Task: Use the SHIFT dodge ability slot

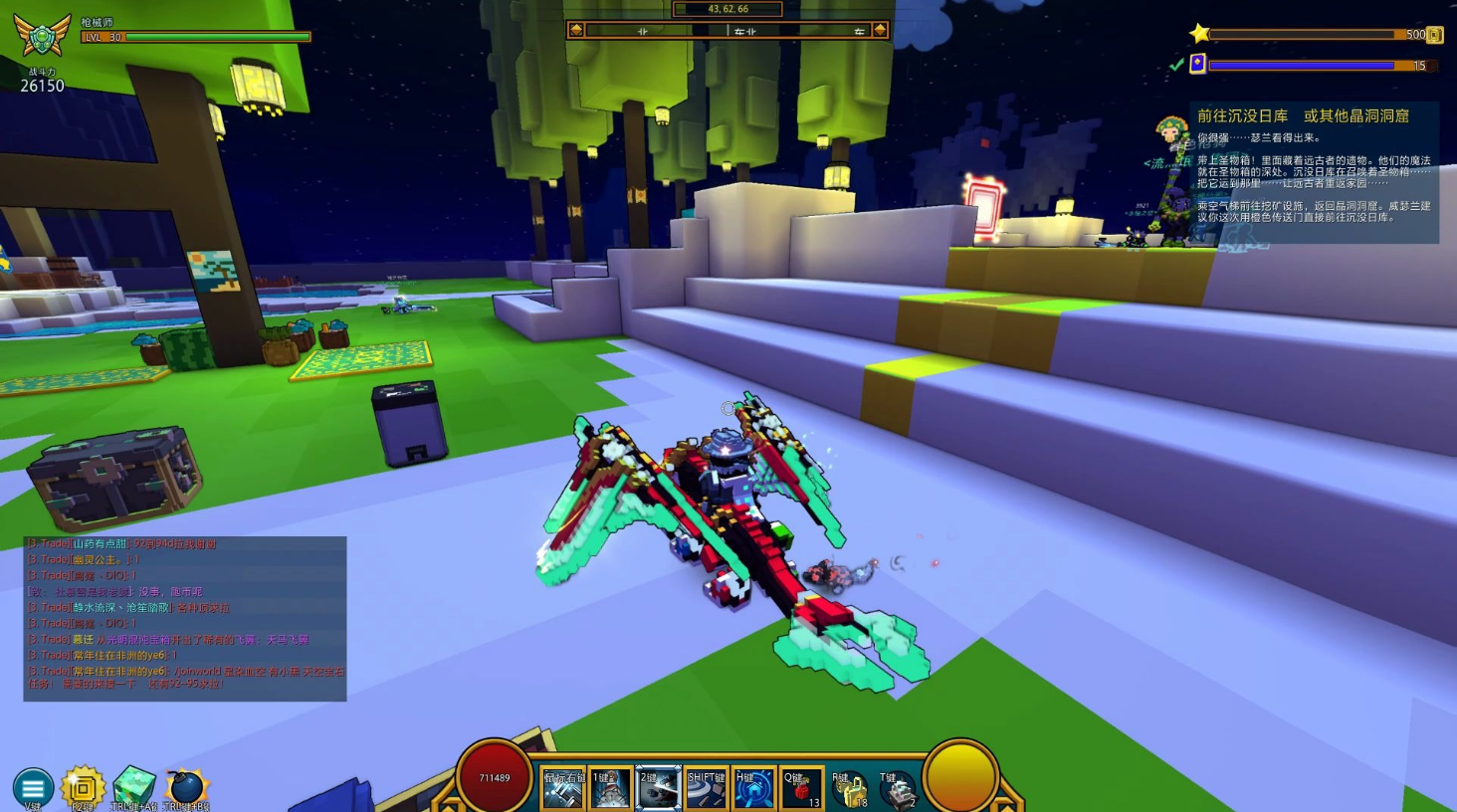Action: click(706, 788)
